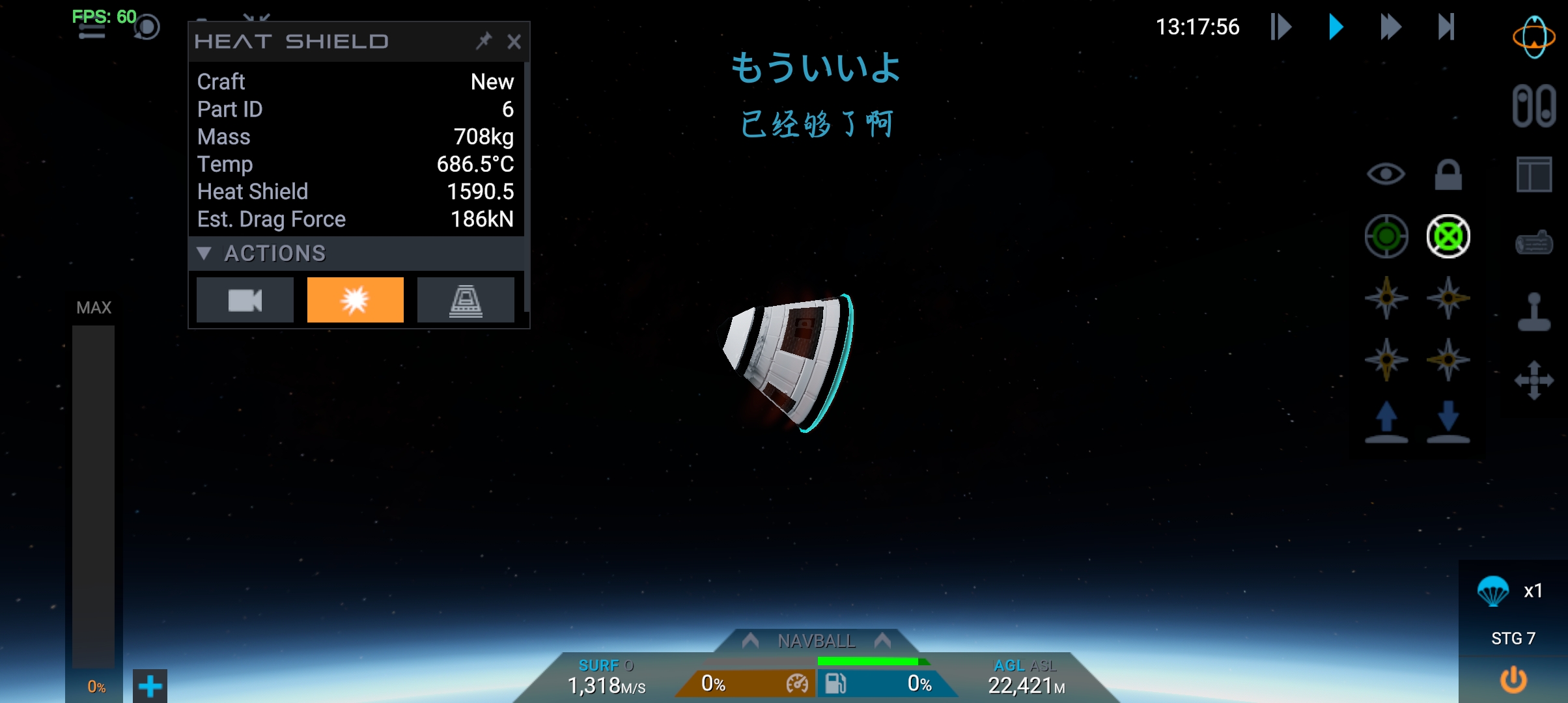Image resolution: width=1568 pixels, height=703 pixels.
Task: Pin the Heat Shield panel
Action: click(484, 42)
